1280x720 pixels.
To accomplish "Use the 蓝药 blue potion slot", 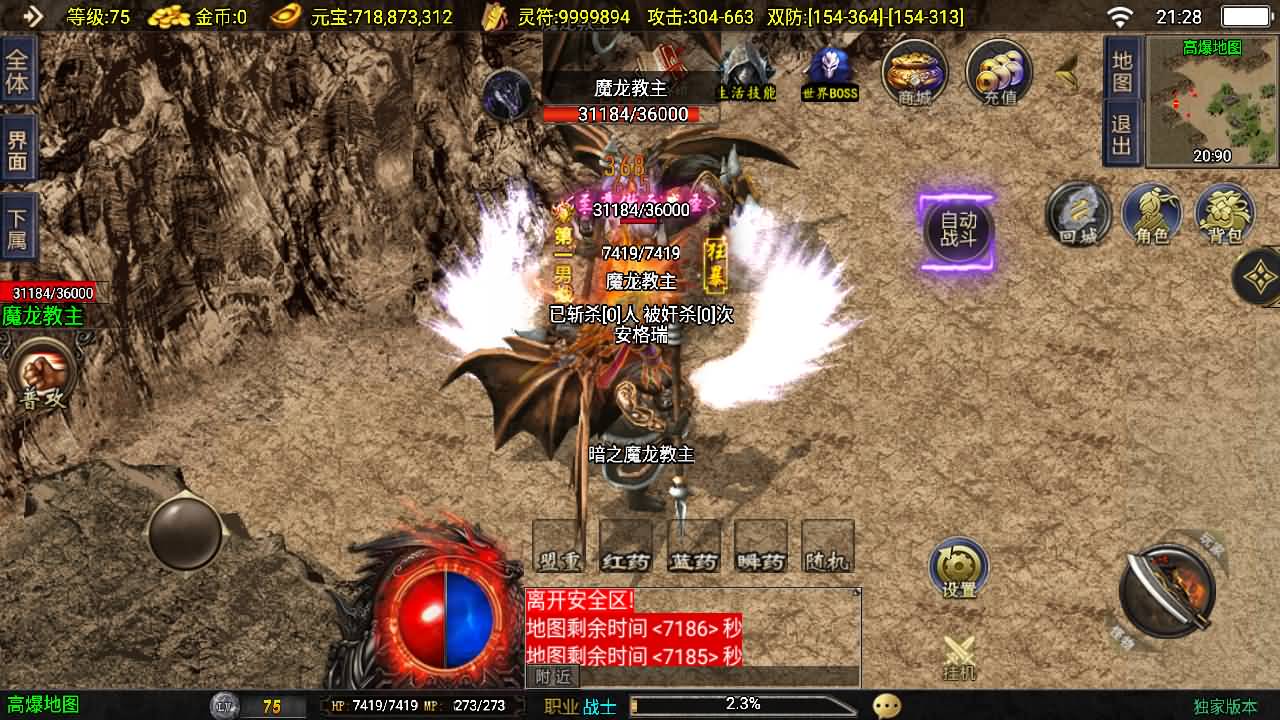I will 694,547.
